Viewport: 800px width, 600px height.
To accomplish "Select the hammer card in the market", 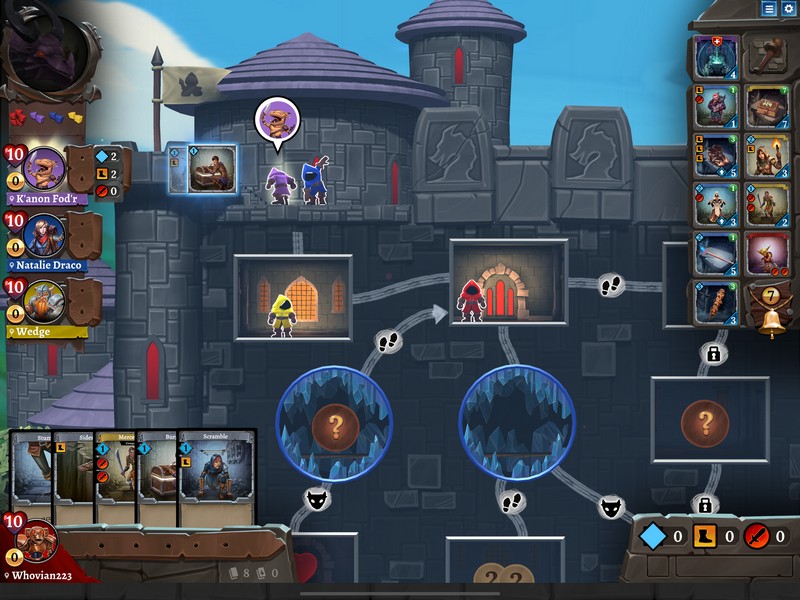I will 768,56.
